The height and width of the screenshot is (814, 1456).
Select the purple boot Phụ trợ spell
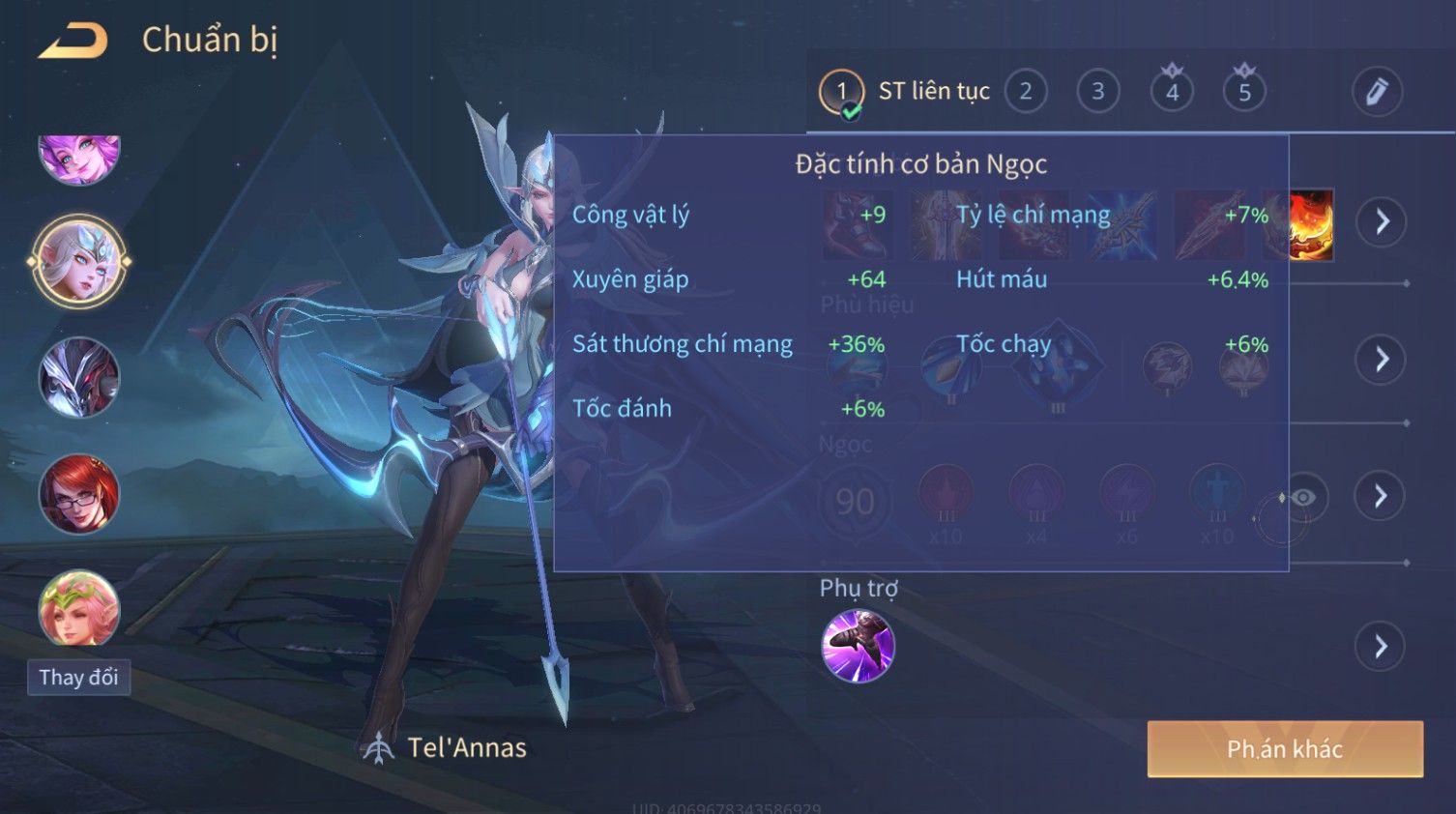click(858, 646)
